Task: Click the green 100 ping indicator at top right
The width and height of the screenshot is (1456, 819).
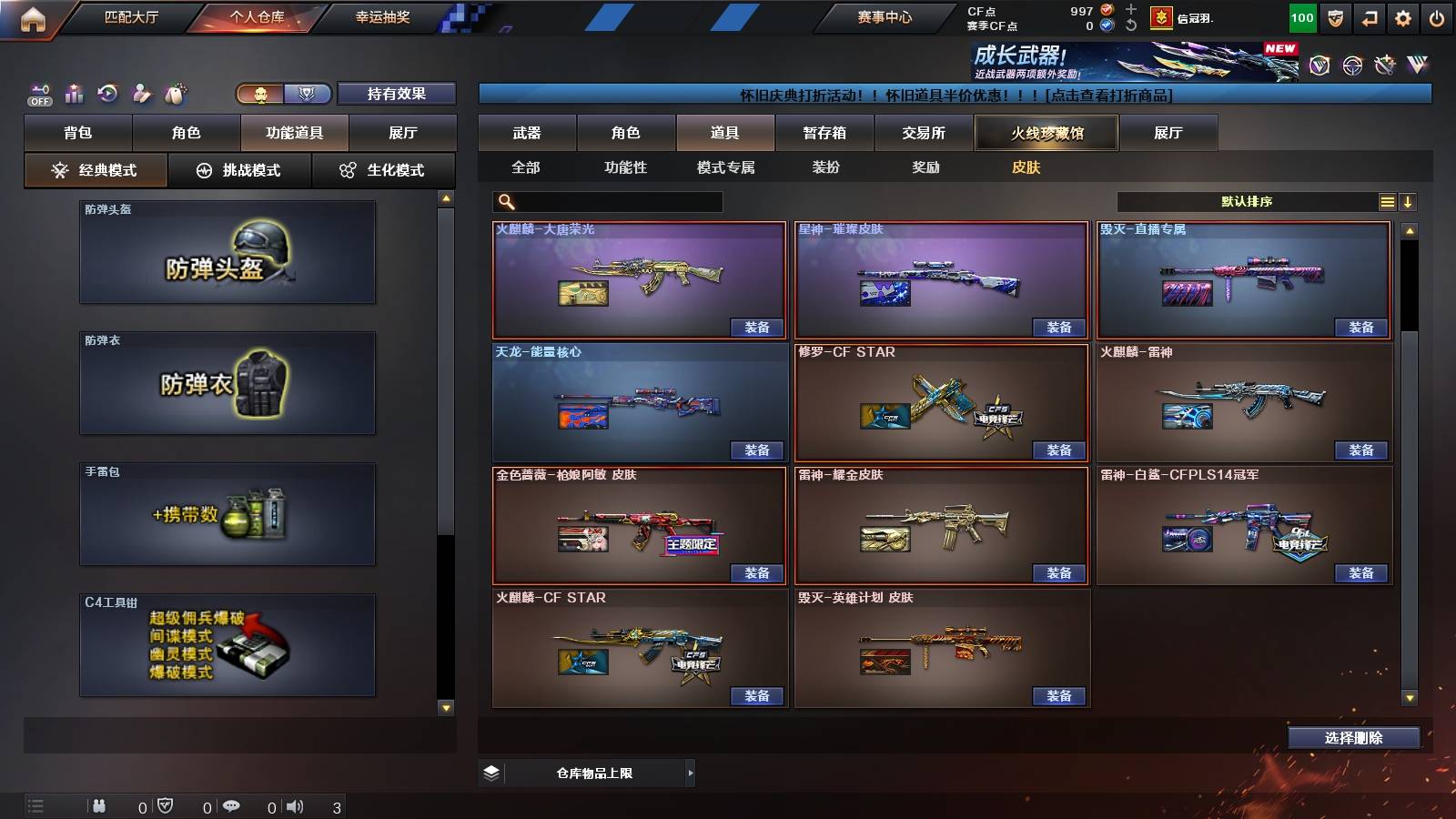Action: pos(1301,16)
